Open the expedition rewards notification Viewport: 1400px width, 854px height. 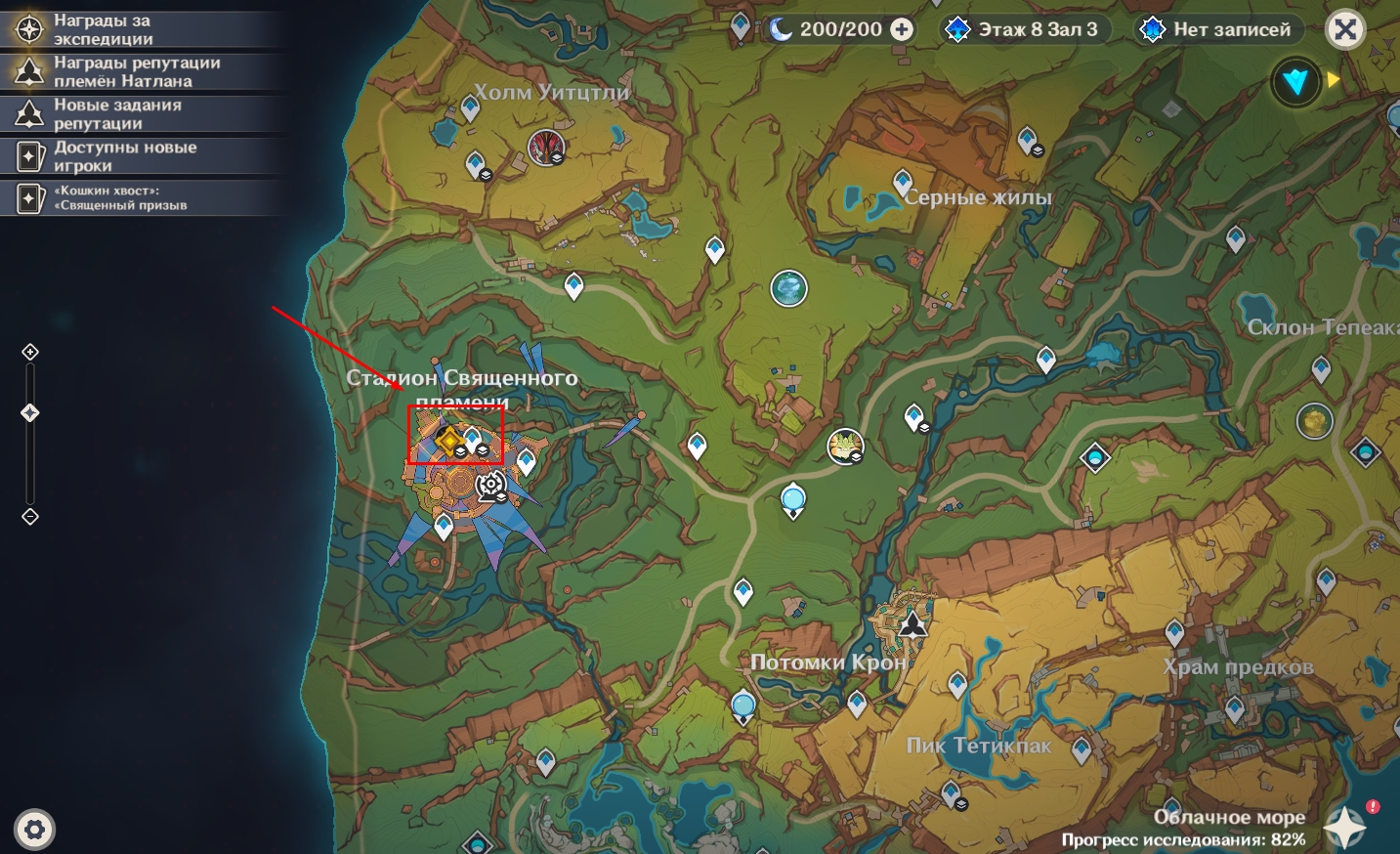click(x=103, y=29)
